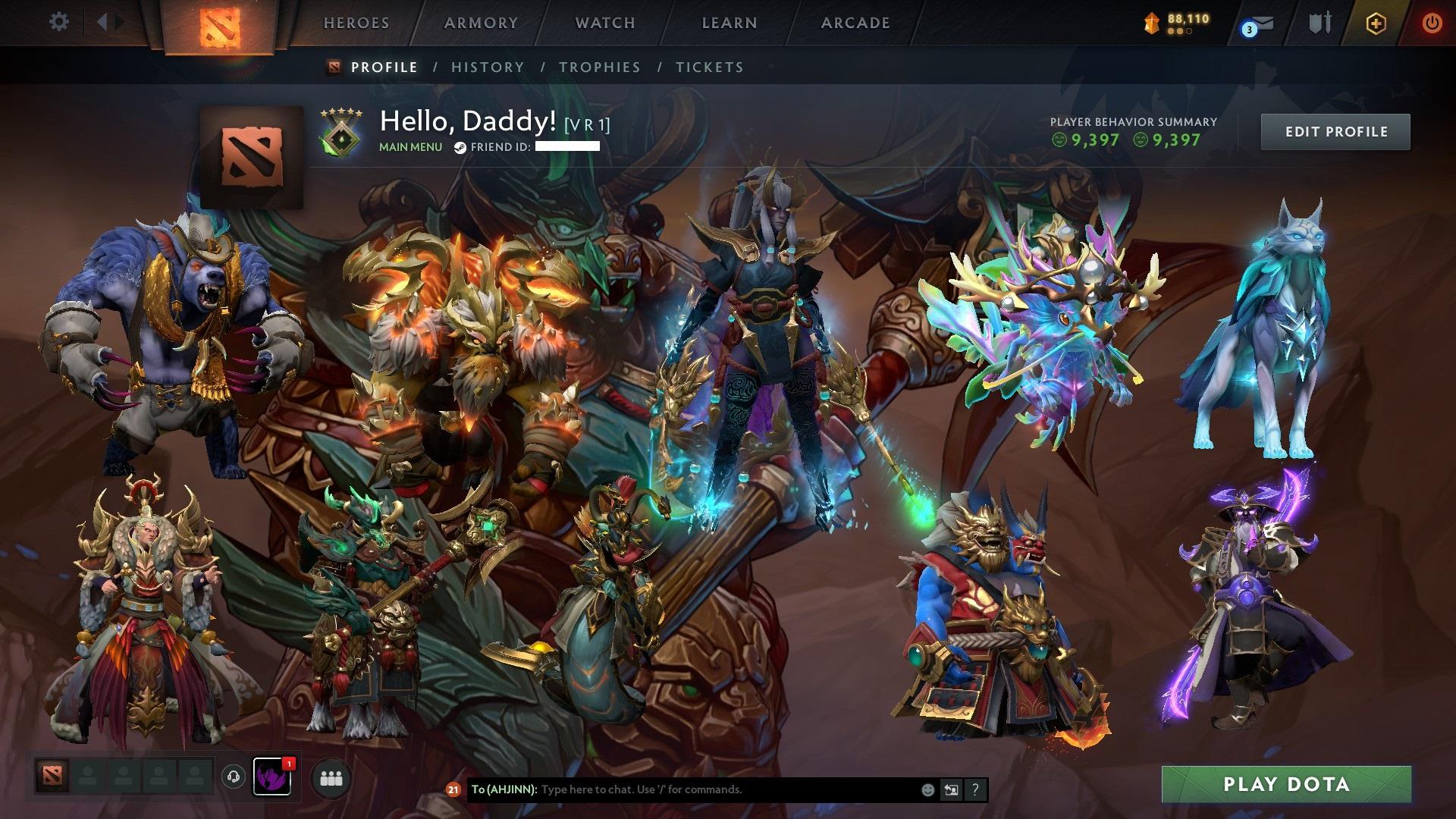This screenshot has width=1456, height=819.
Task: Click the headset voice chat icon
Action: [x=234, y=776]
